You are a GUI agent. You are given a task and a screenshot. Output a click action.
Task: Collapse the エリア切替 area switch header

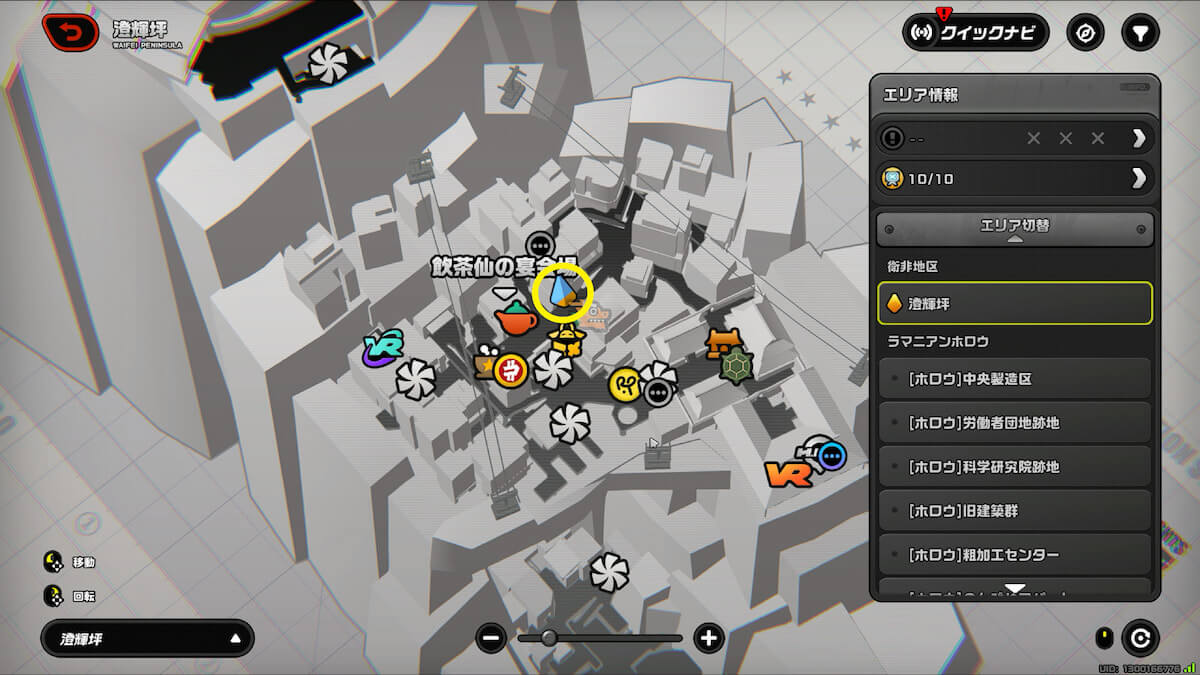tap(1015, 229)
